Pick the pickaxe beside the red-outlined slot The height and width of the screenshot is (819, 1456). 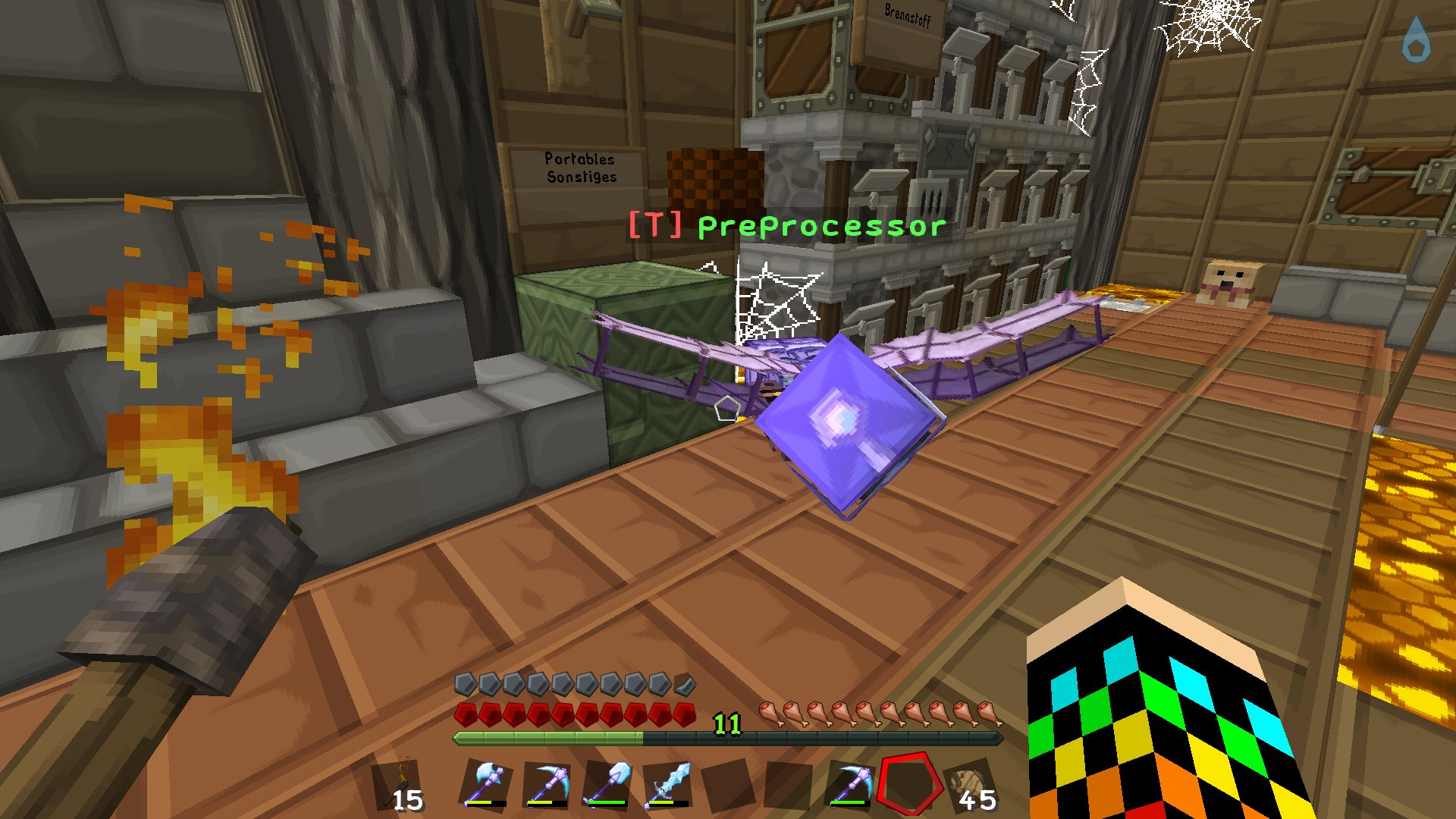point(851,783)
